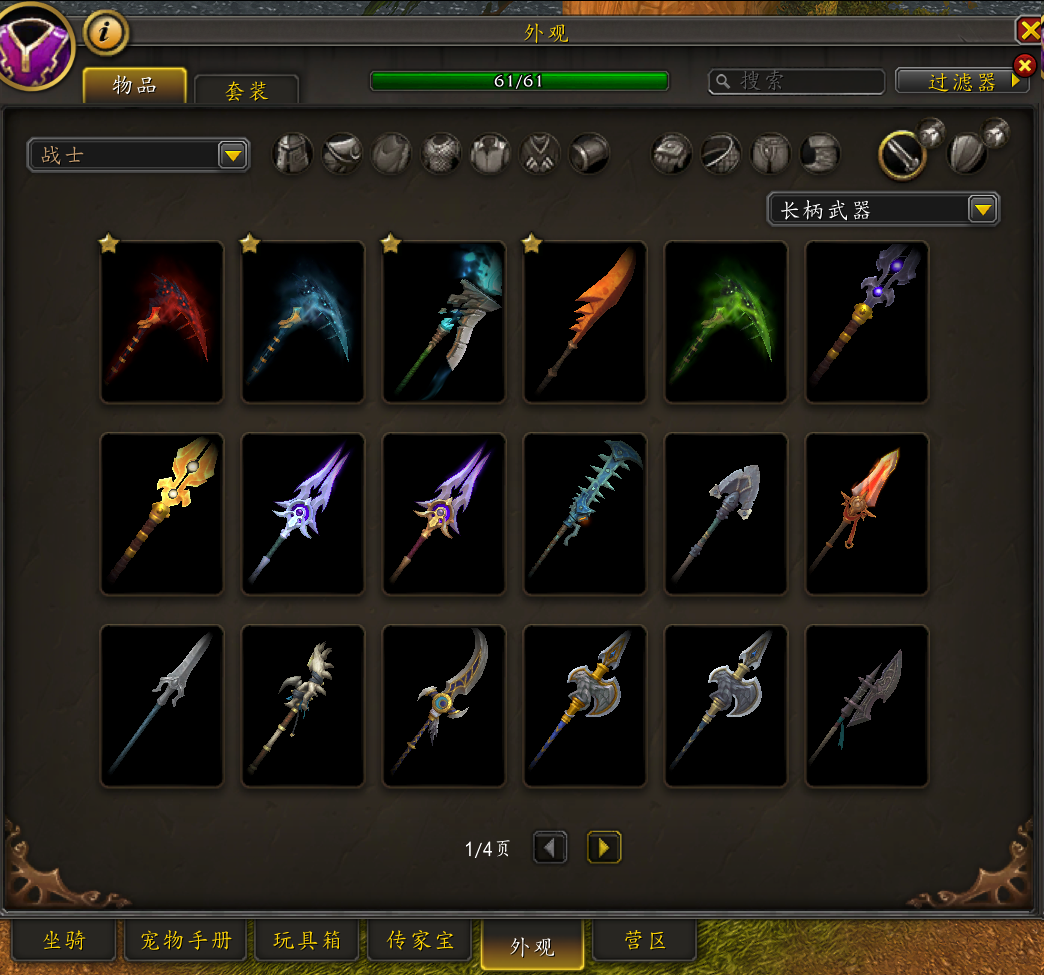
Task: Select the helmet slot icon
Action: [x=293, y=154]
